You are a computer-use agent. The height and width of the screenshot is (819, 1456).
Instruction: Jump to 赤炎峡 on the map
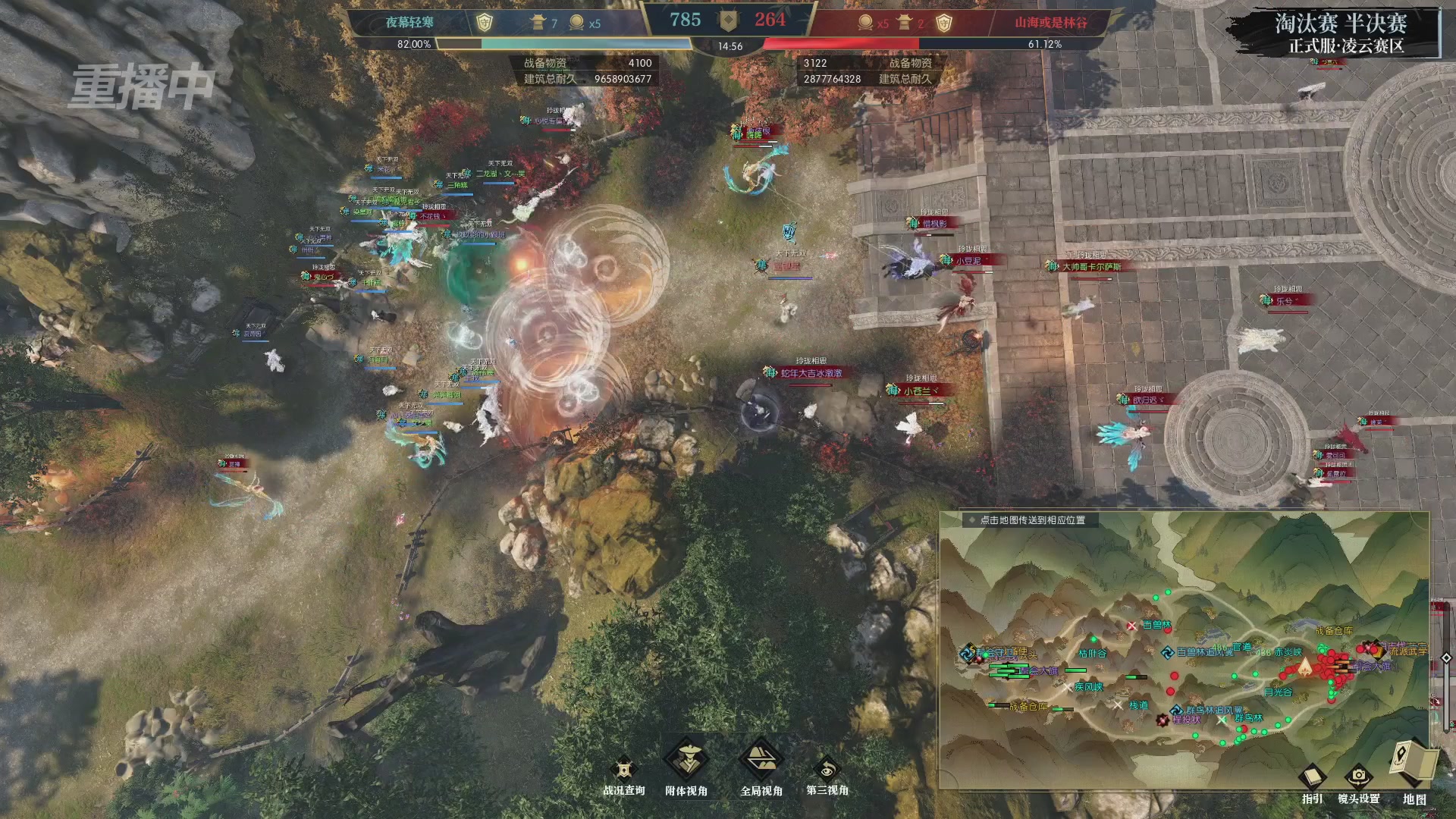(1288, 652)
